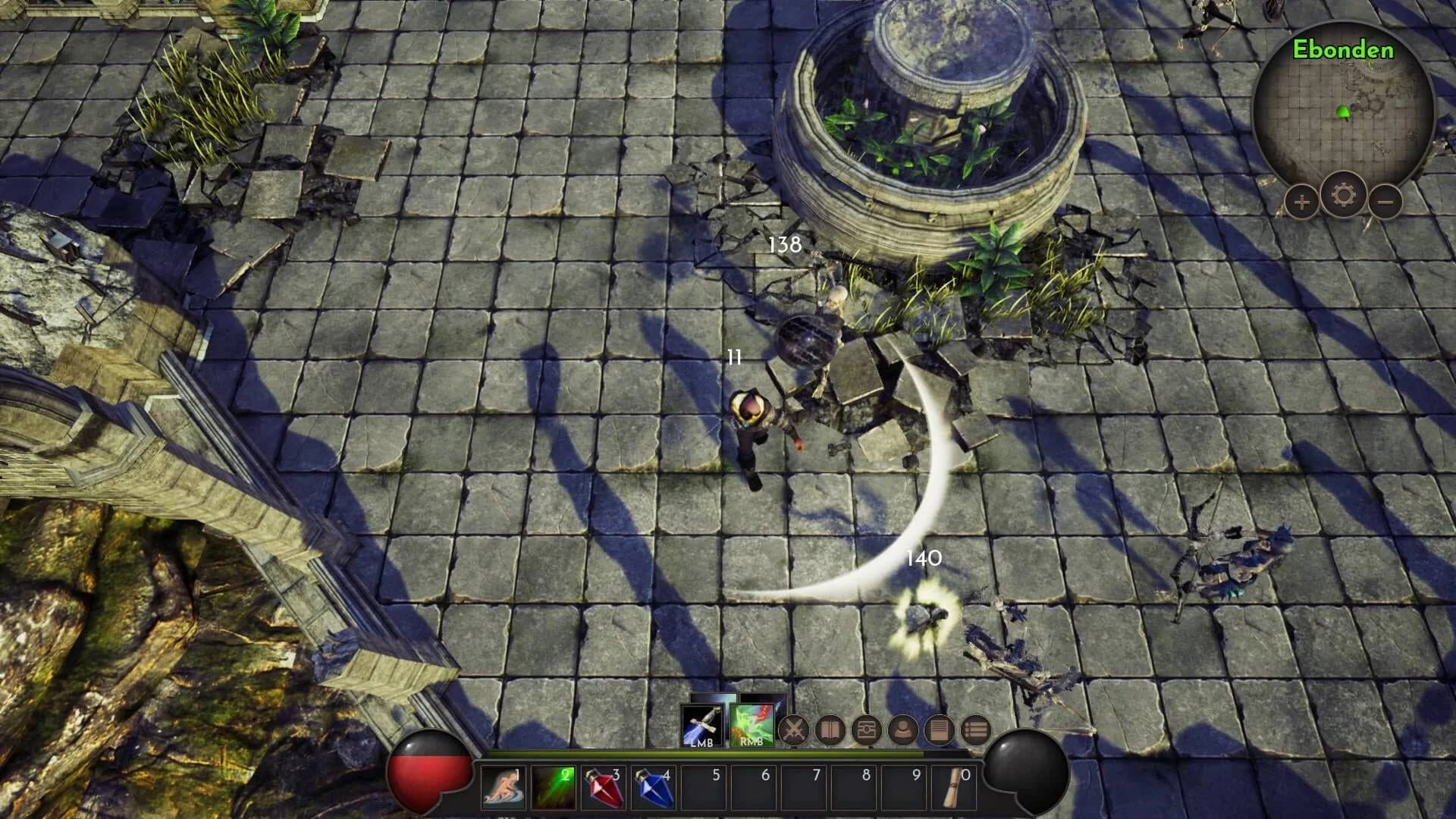This screenshot has width=1456, height=819.
Task: Open the journal page icon
Action: point(938,730)
